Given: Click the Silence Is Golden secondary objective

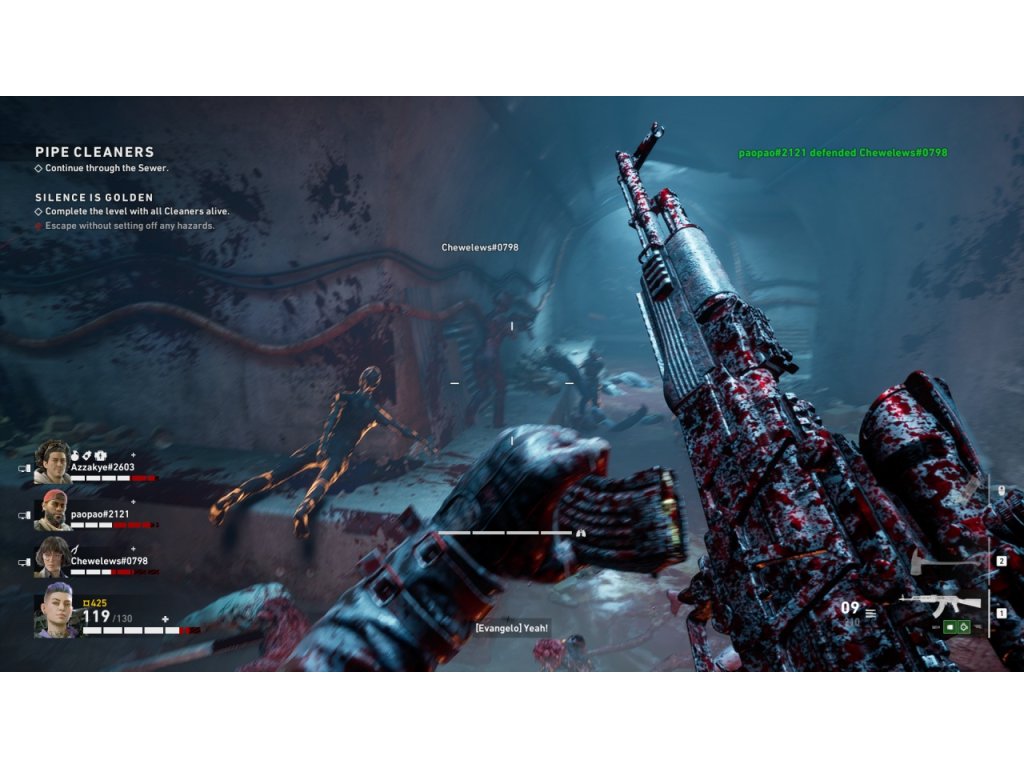Looking at the screenshot, I should (x=95, y=198).
